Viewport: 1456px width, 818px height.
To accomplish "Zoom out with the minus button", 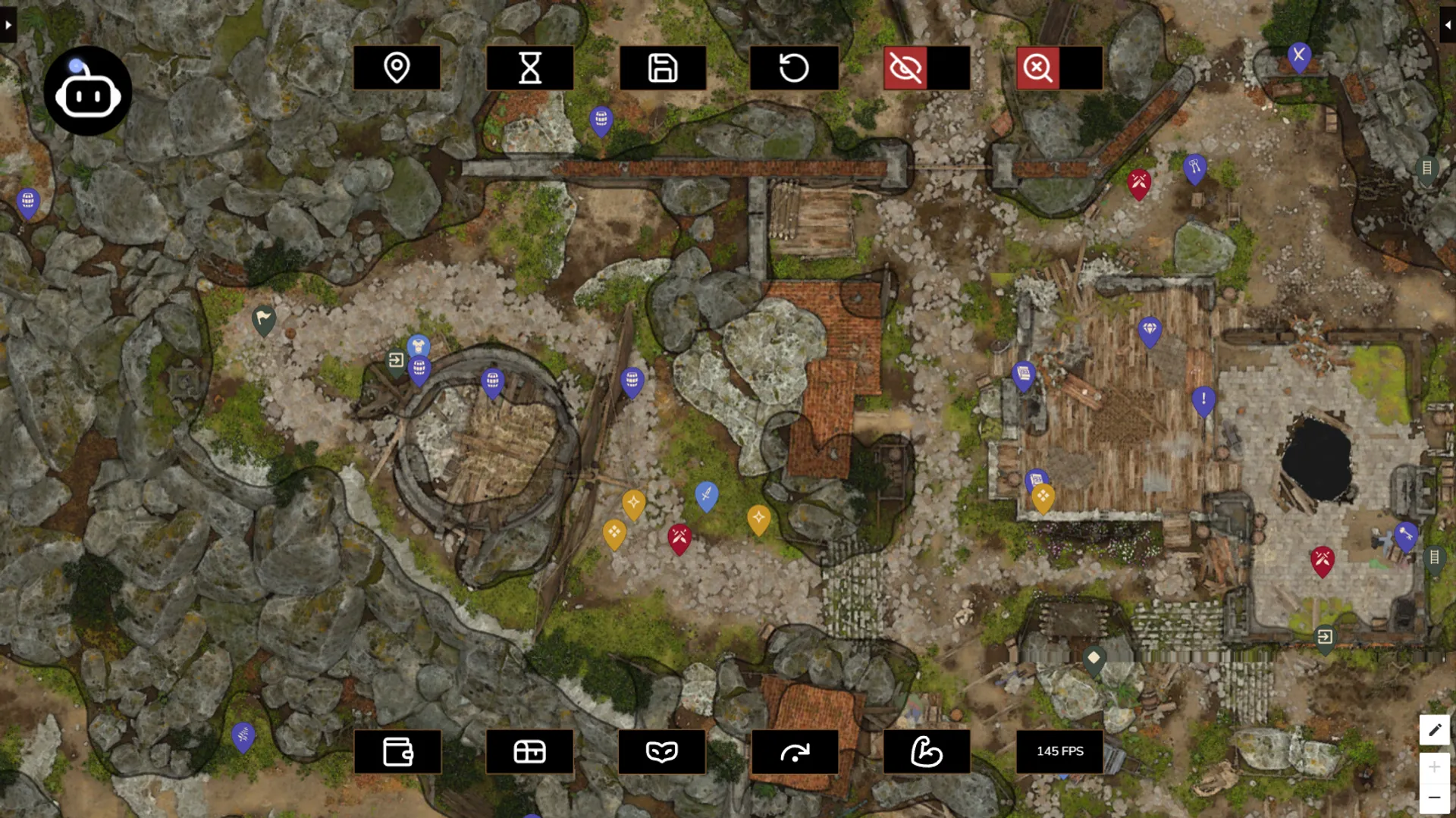I will click(1434, 798).
